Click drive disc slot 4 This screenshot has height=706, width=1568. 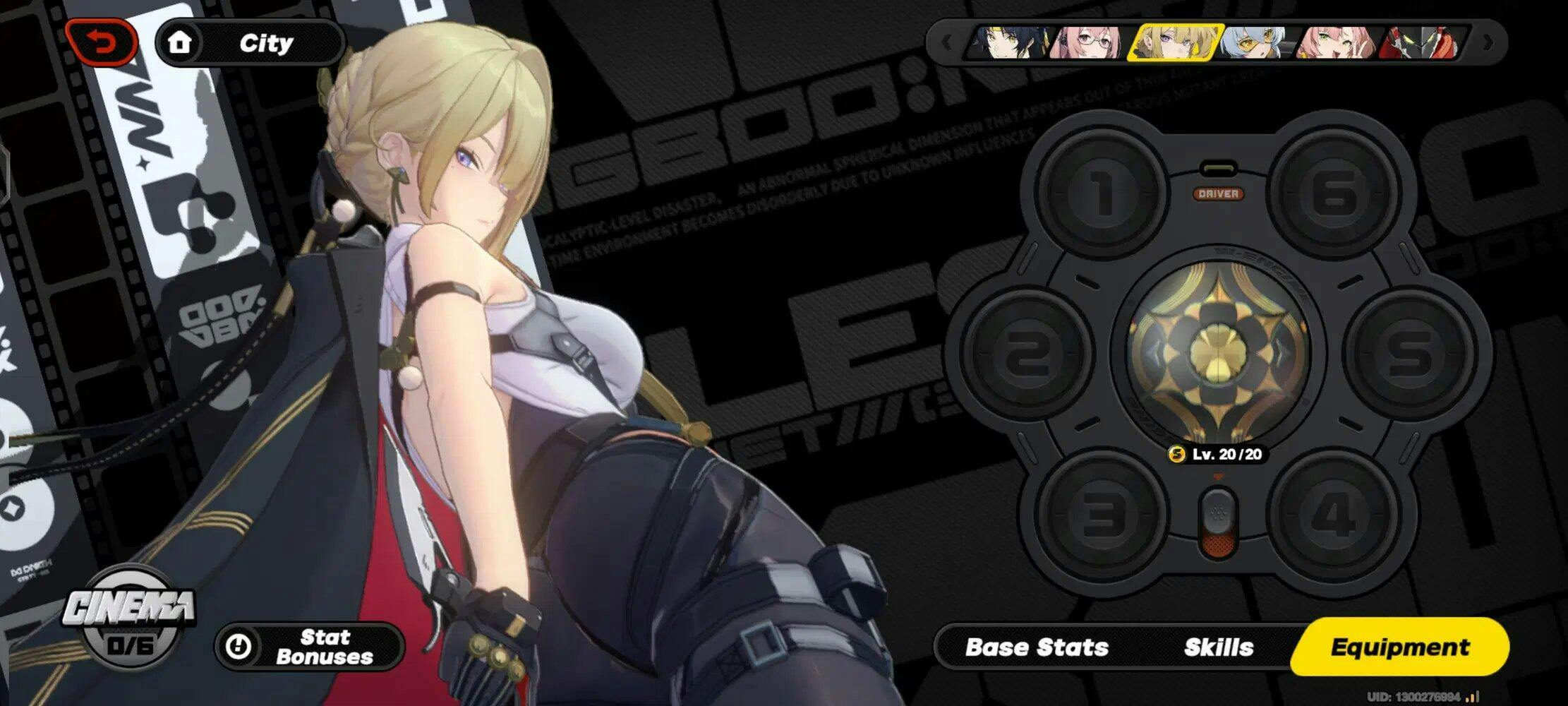(1332, 514)
